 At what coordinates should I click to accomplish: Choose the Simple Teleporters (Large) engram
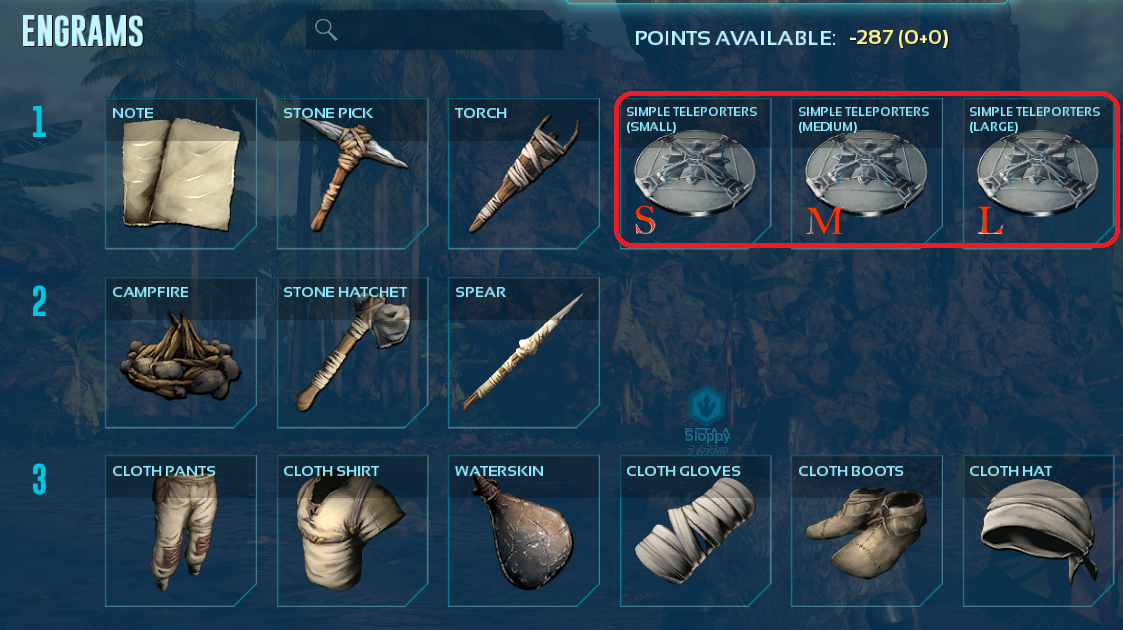1038,173
